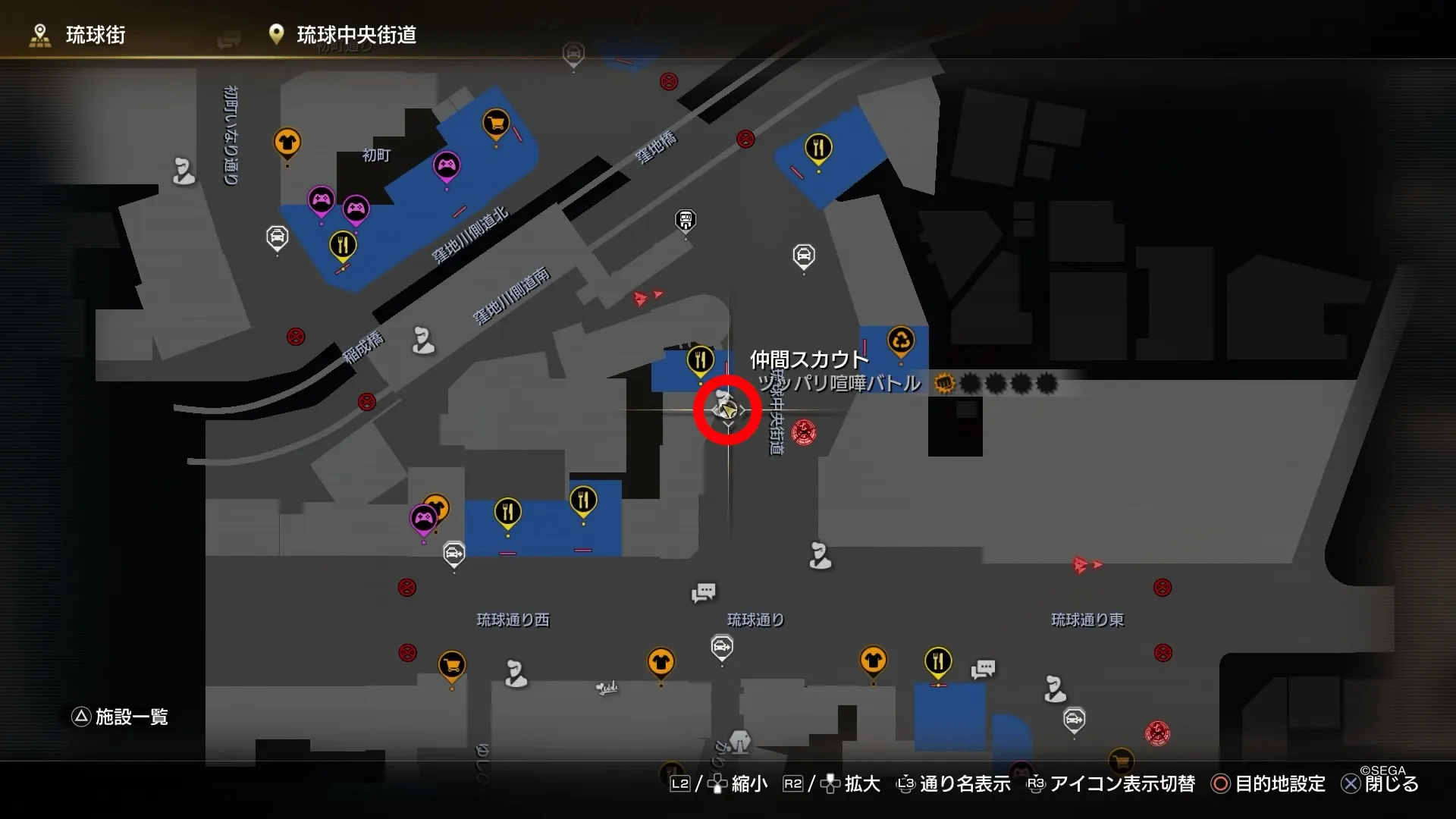1456x819 pixels.
Task: Click the chat bubble icon above 琉球通り
Action: [704, 592]
